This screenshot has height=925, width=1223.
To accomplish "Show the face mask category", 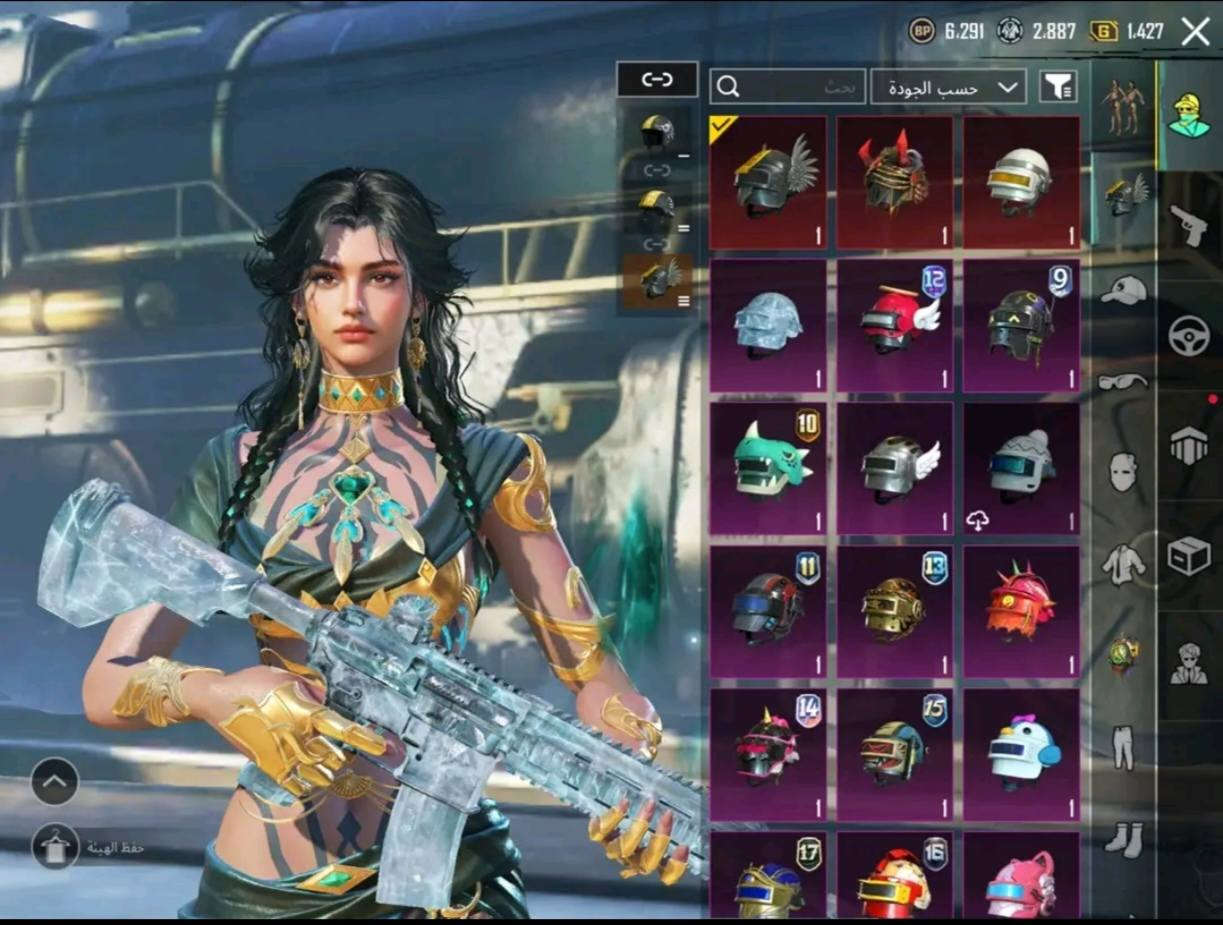I will pyautogui.click(x=1124, y=470).
